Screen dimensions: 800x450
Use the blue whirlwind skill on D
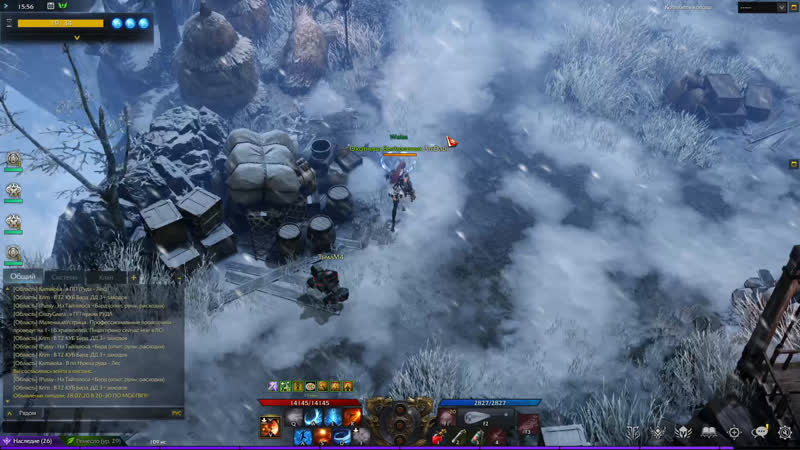pyautogui.click(x=342, y=435)
